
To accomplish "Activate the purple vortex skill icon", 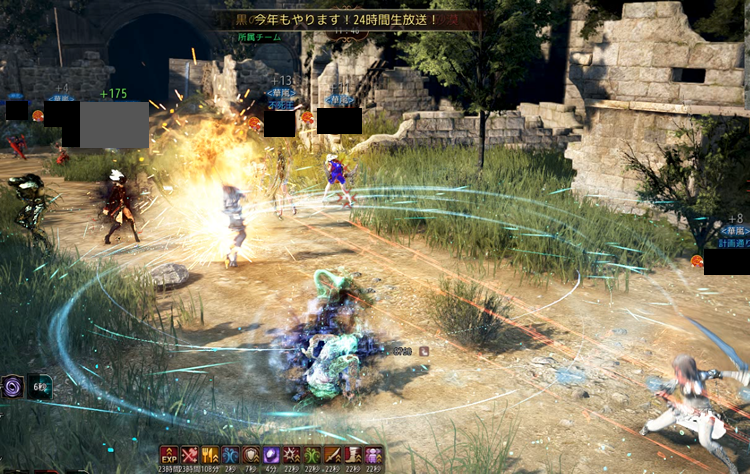I will (13, 386).
